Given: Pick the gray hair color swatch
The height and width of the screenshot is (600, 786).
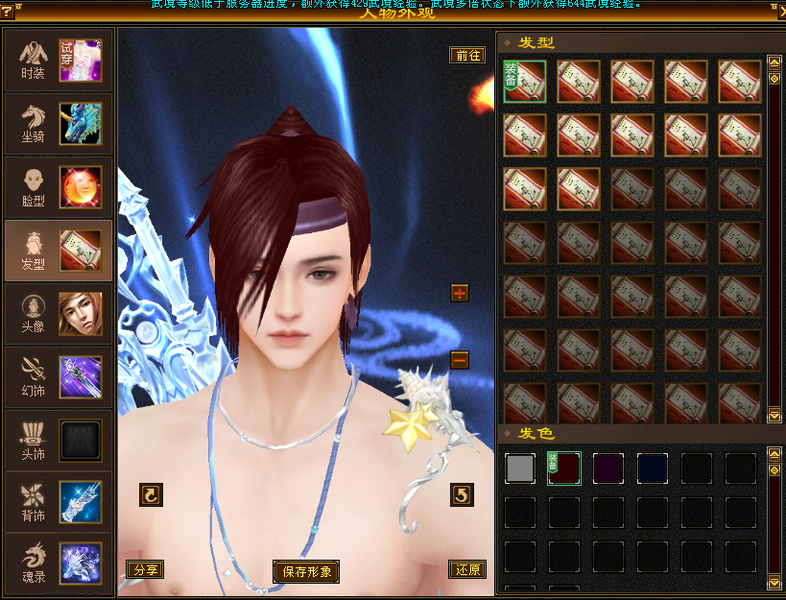Looking at the screenshot, I should [x=520, y=468].
